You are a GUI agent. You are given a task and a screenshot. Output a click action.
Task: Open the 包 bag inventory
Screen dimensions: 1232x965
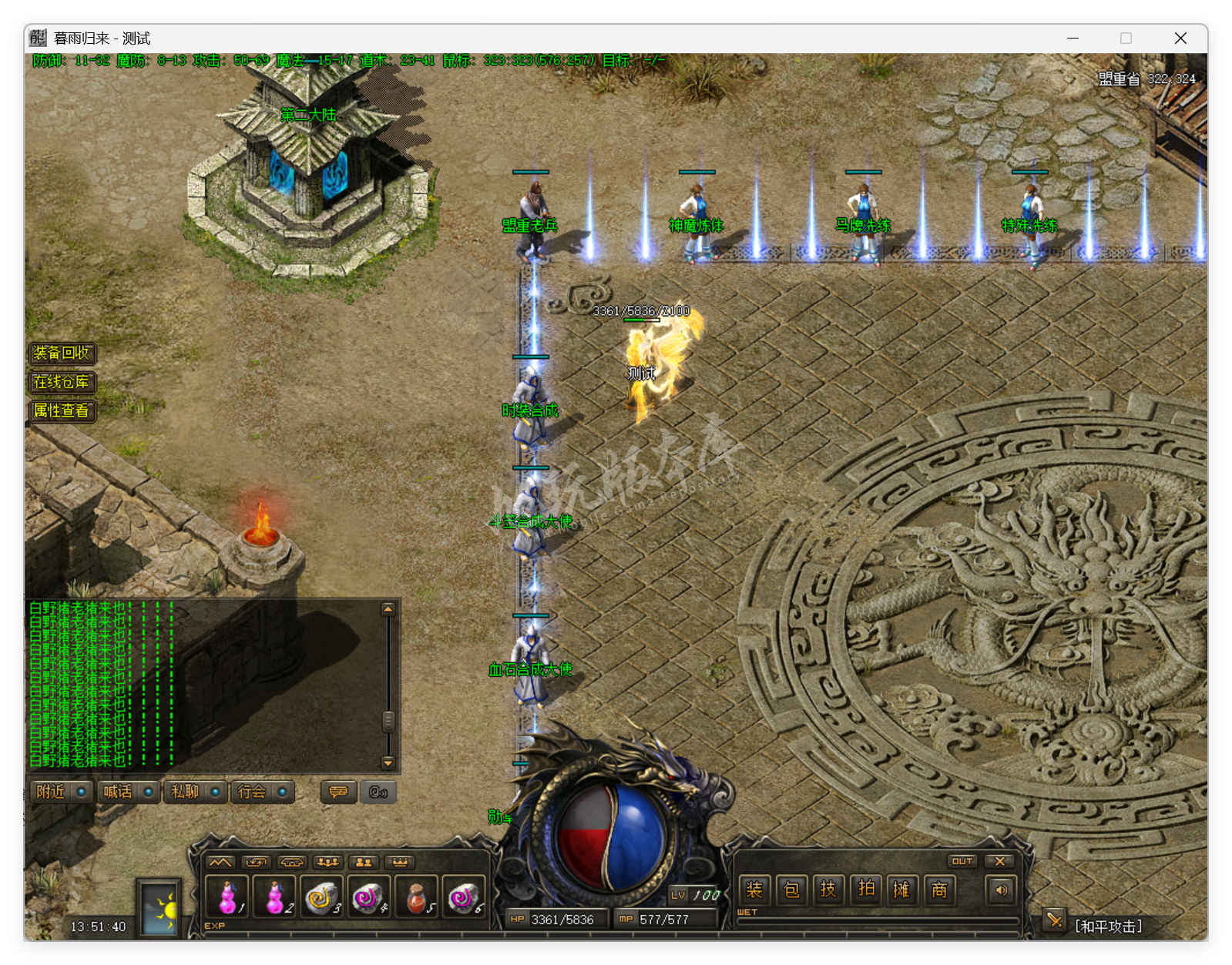point(791,890)
